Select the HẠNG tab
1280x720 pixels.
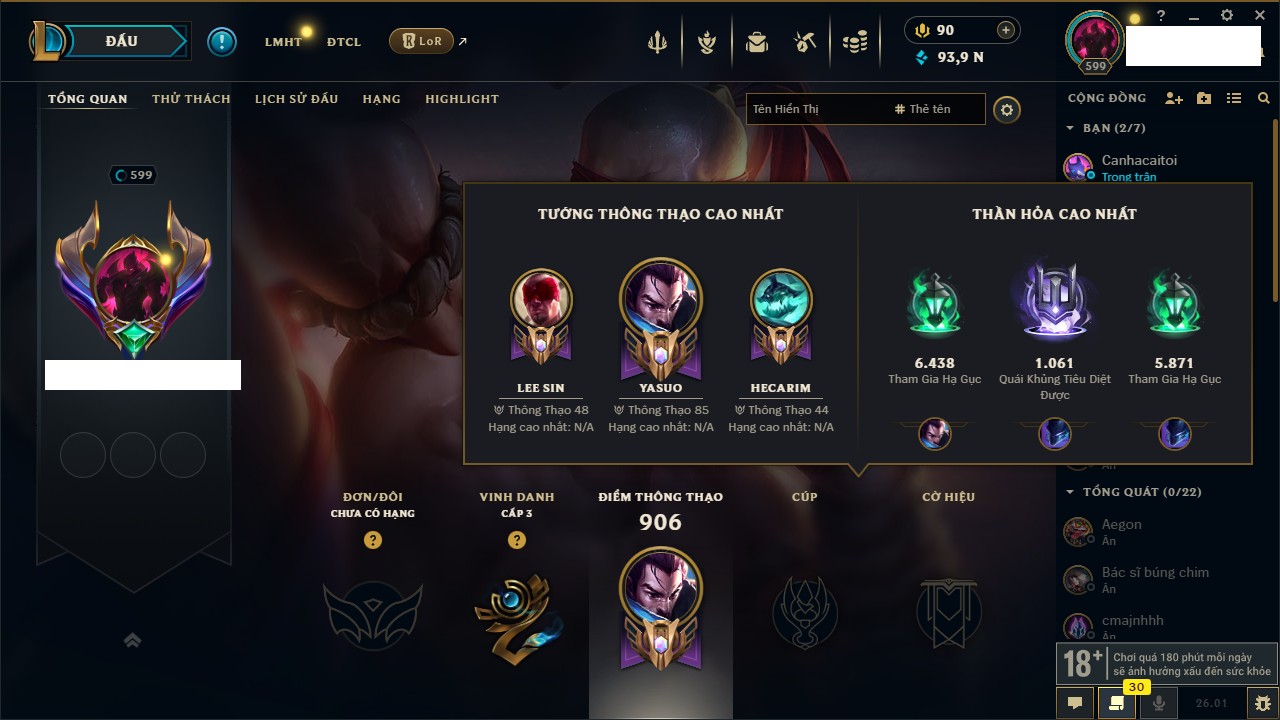tap(381, 99)
